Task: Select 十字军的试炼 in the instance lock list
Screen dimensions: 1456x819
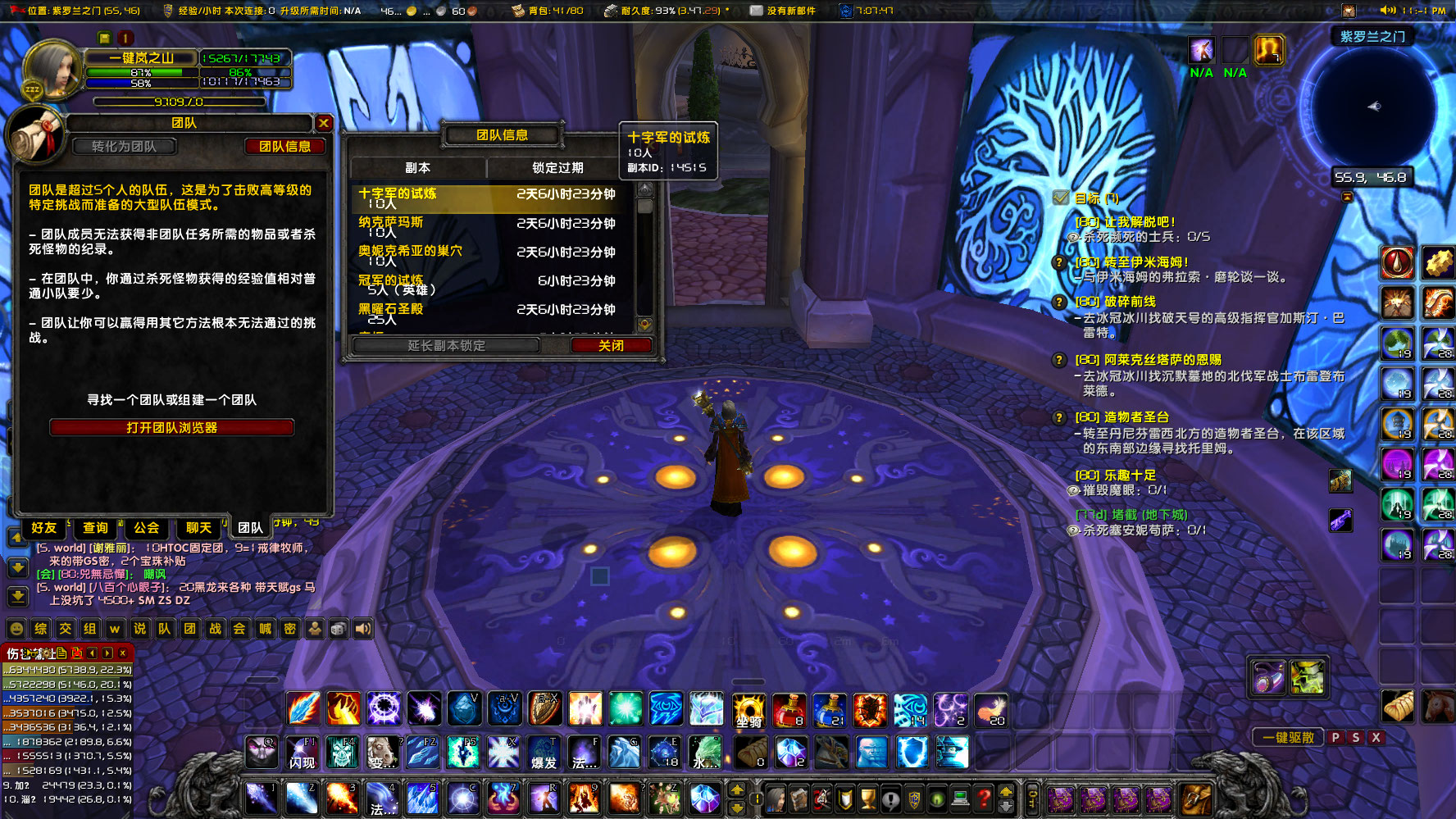Action: (398, 195)
